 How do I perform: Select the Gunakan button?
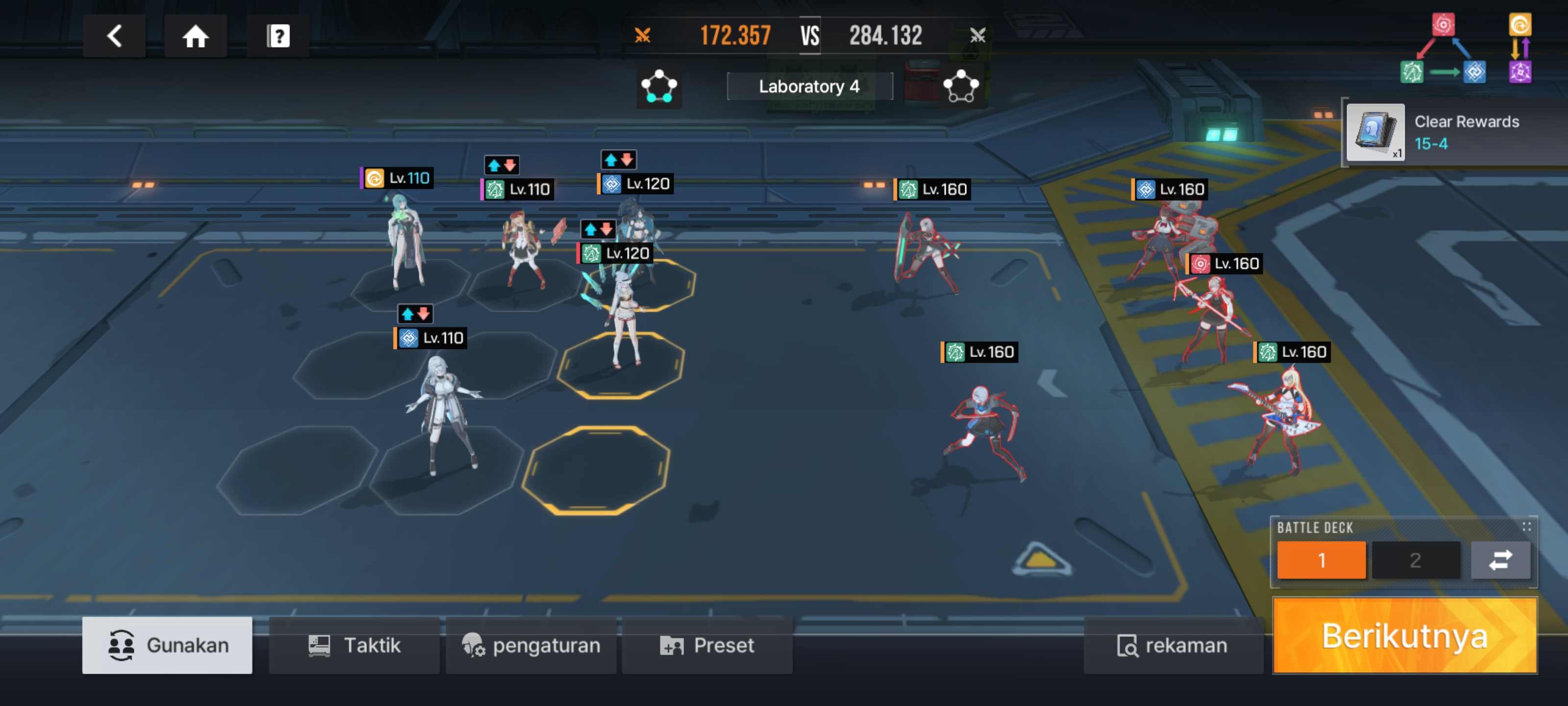(x=168, y=645)
